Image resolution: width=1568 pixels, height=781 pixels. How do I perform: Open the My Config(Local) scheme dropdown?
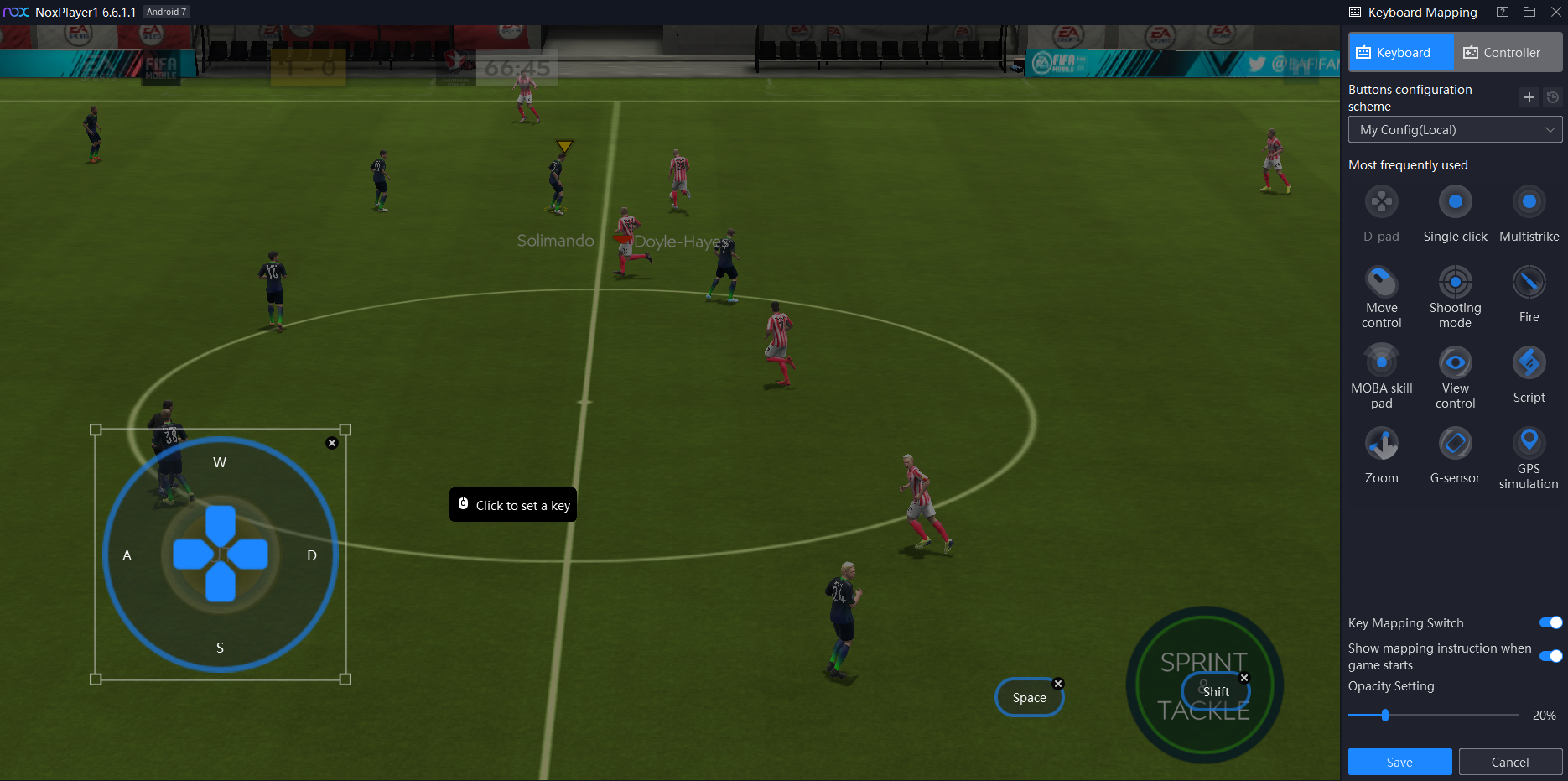coord(1455,130)
